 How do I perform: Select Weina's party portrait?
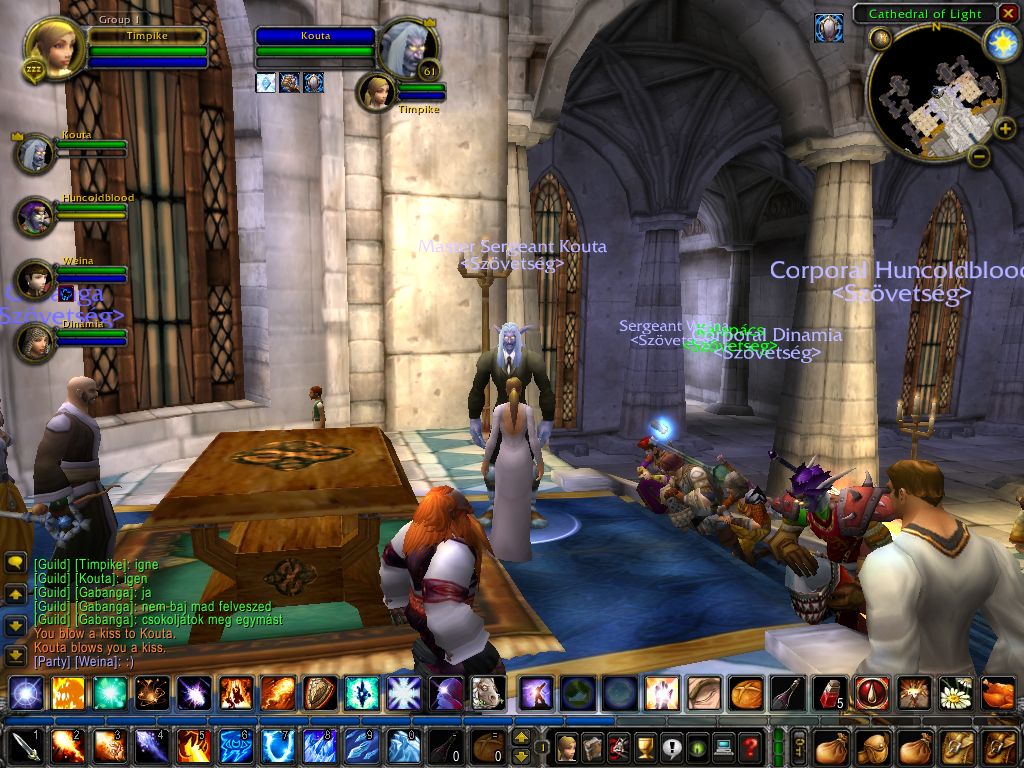point(35,279)
